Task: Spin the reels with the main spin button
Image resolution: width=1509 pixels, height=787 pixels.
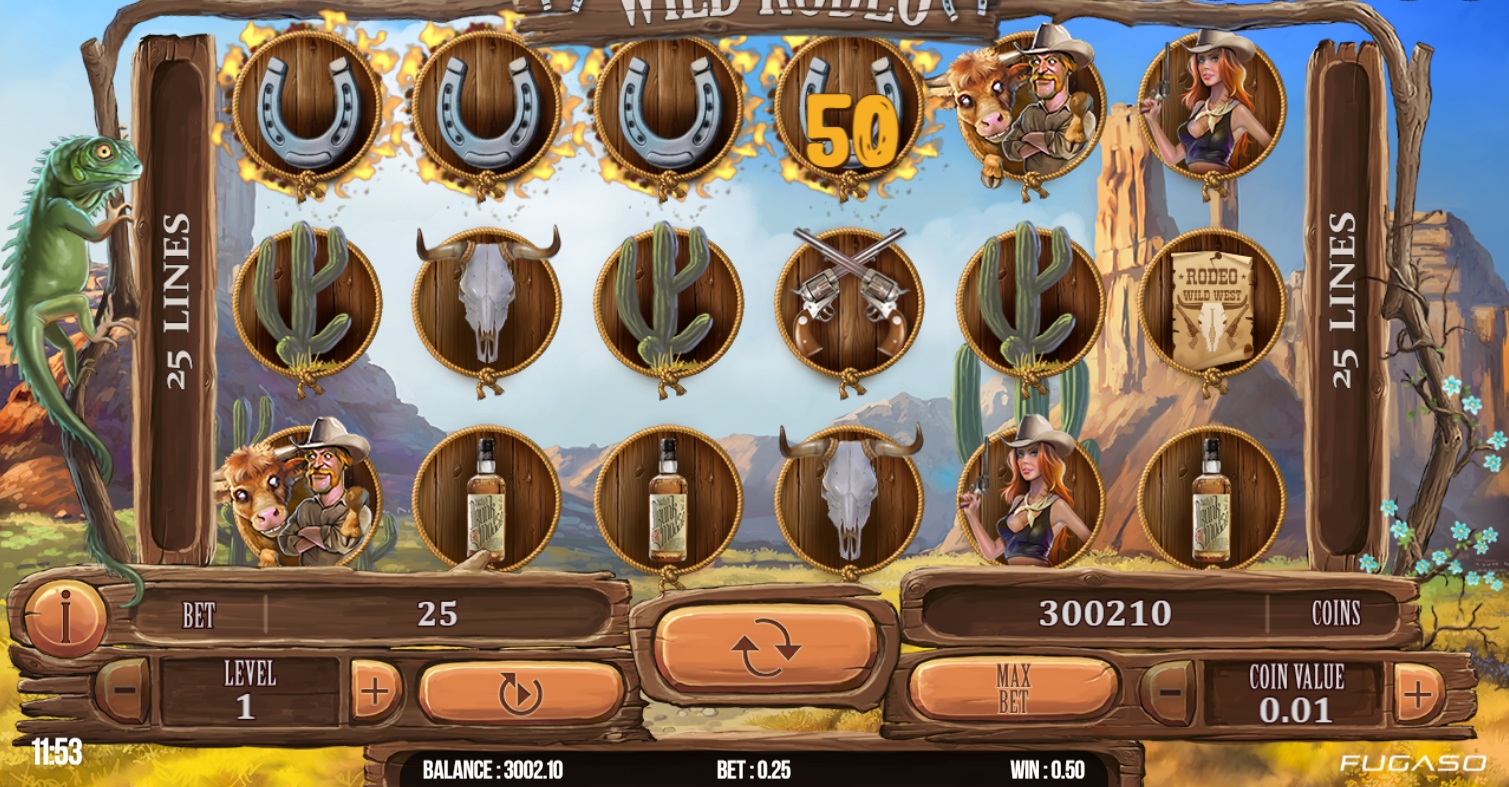Action: [766, 647]
